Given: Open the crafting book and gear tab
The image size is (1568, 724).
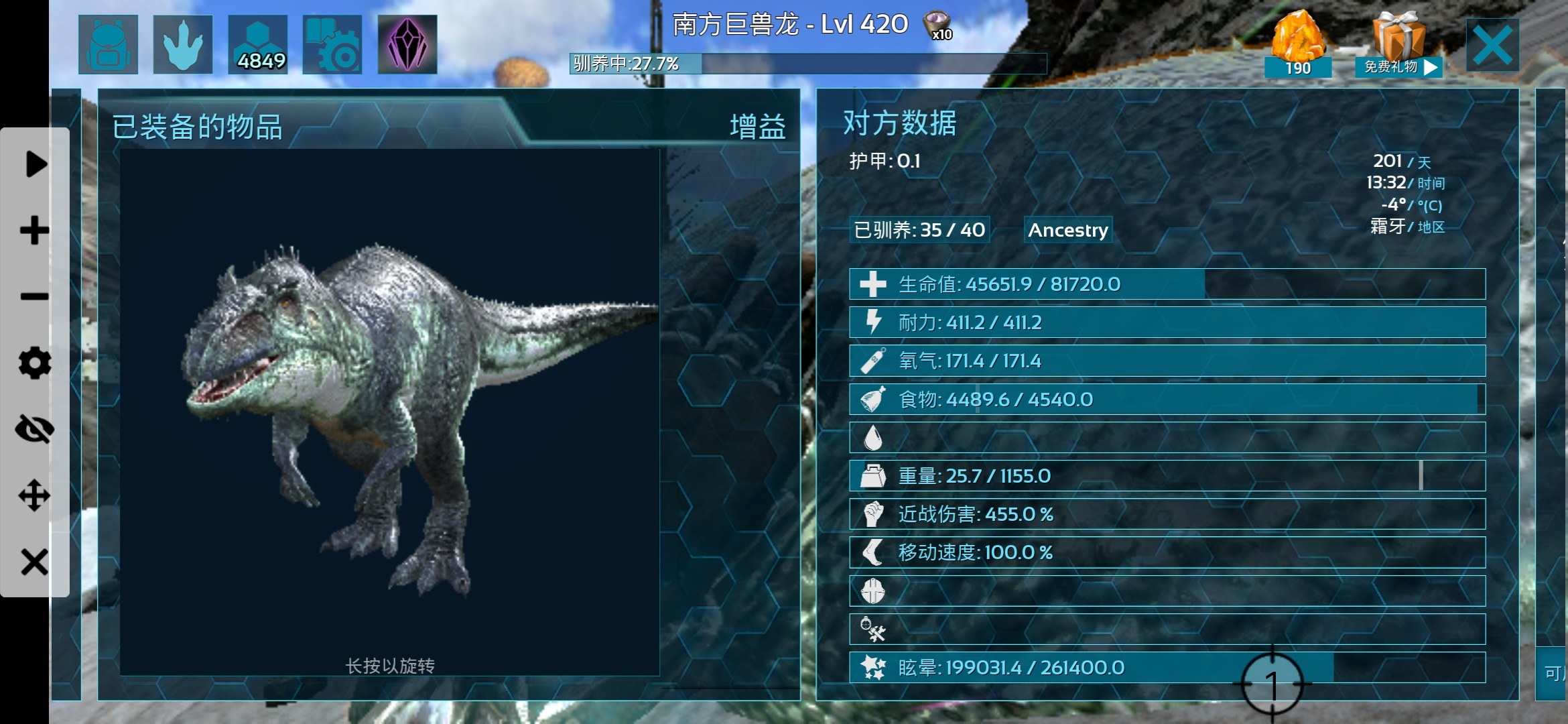Looking at the screenshot, I should pos(332,44).
